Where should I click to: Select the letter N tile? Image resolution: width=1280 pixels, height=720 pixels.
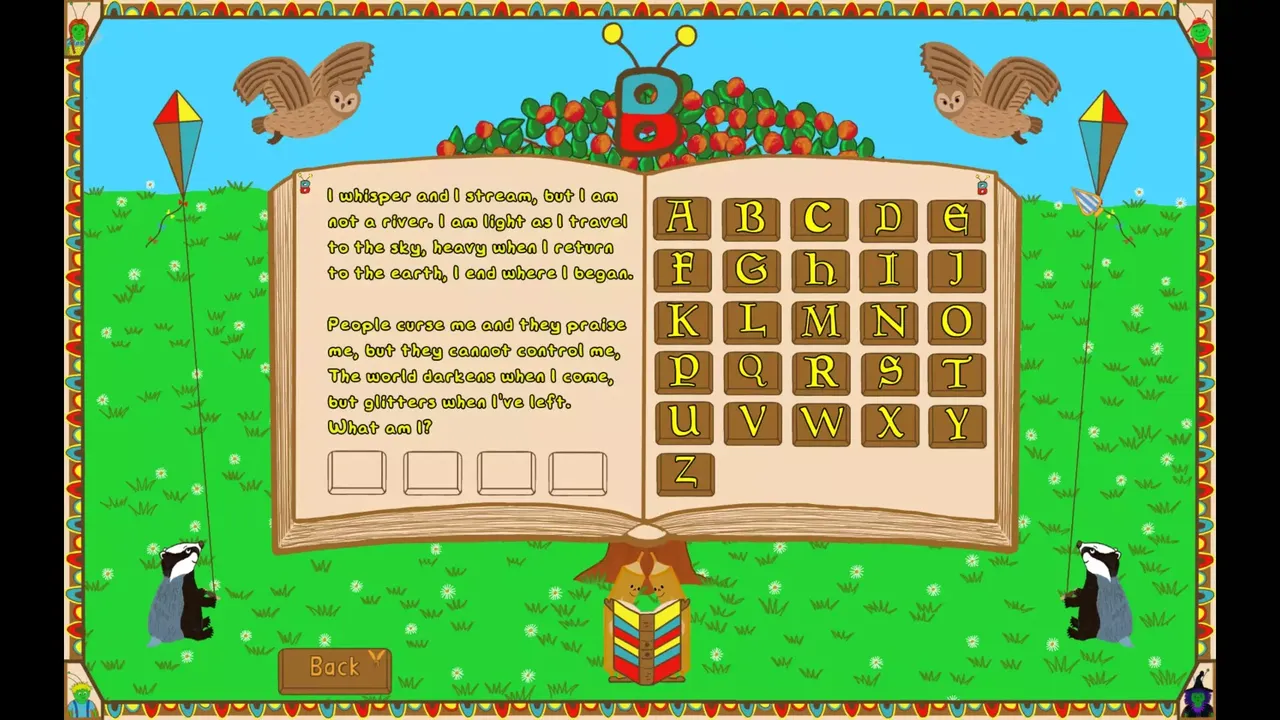pos(889,322)
